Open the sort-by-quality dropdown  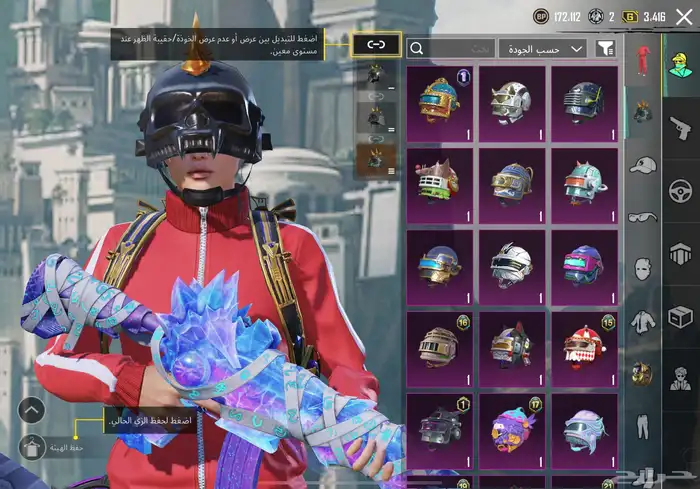543,48
